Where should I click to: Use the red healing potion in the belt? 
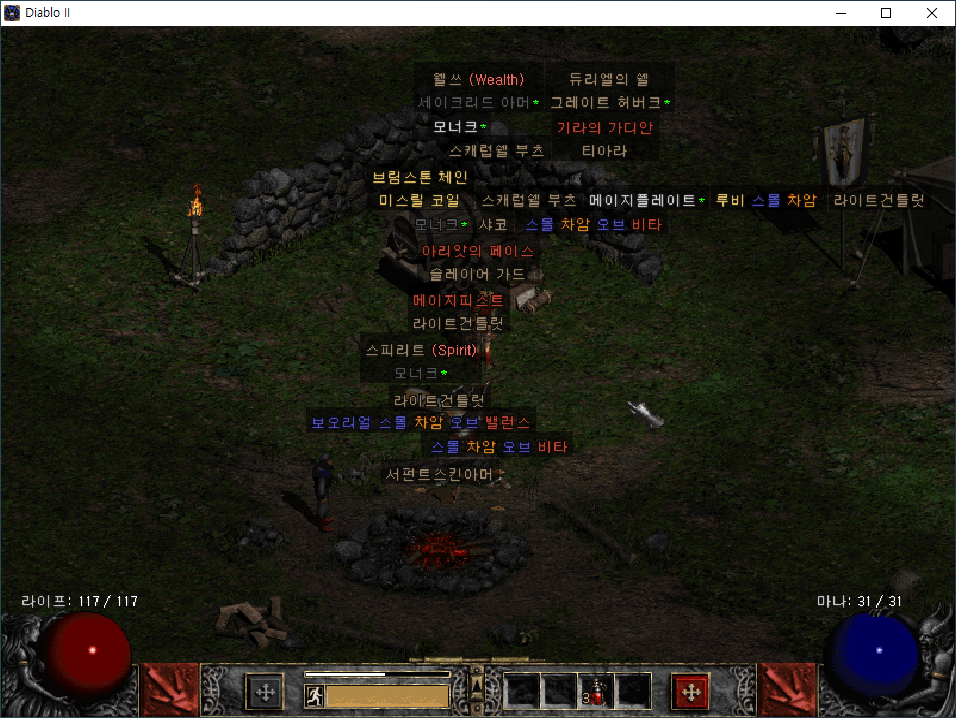point(596,692)
